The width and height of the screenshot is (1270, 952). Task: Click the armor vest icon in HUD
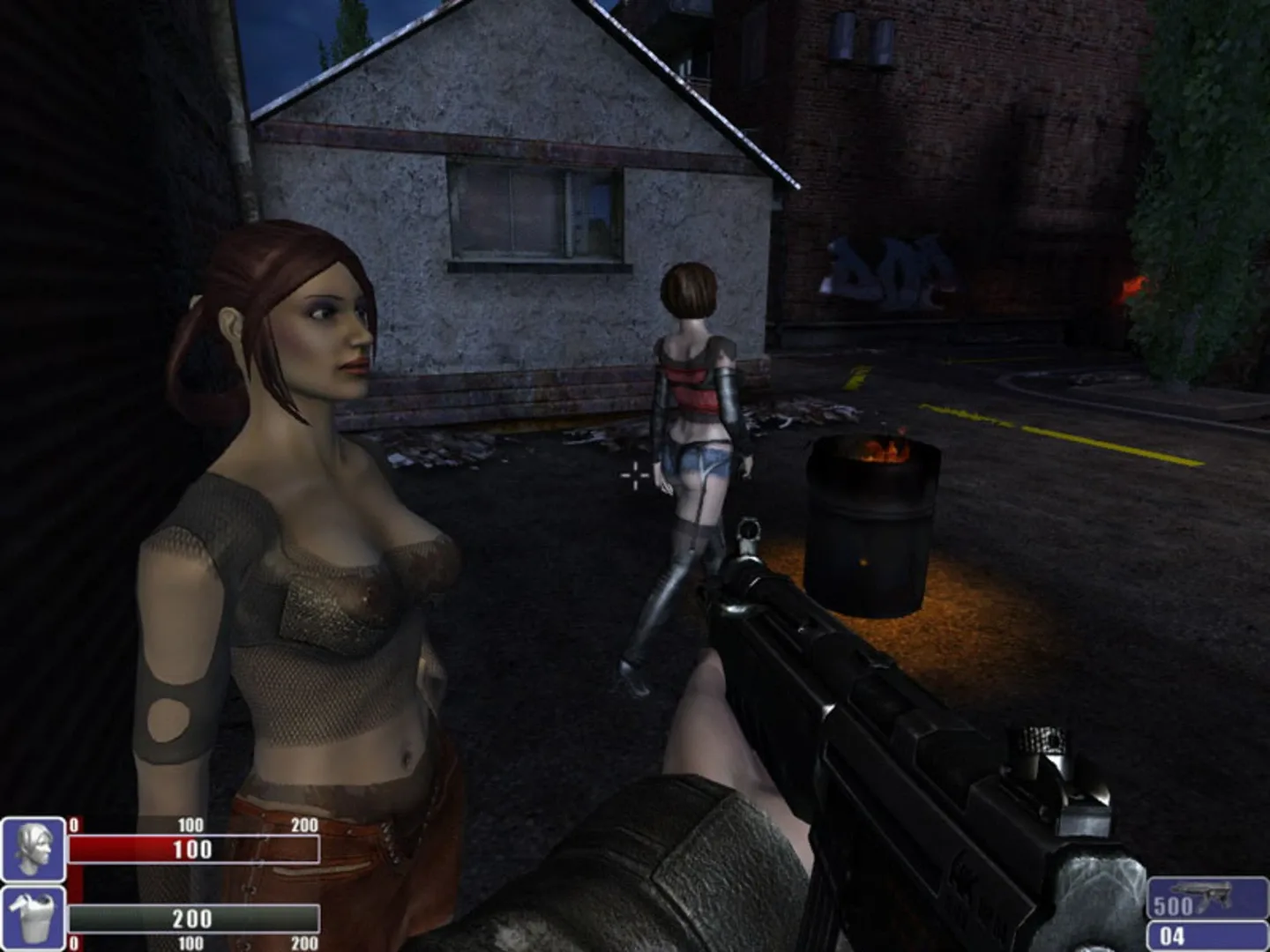coord(33,917)
